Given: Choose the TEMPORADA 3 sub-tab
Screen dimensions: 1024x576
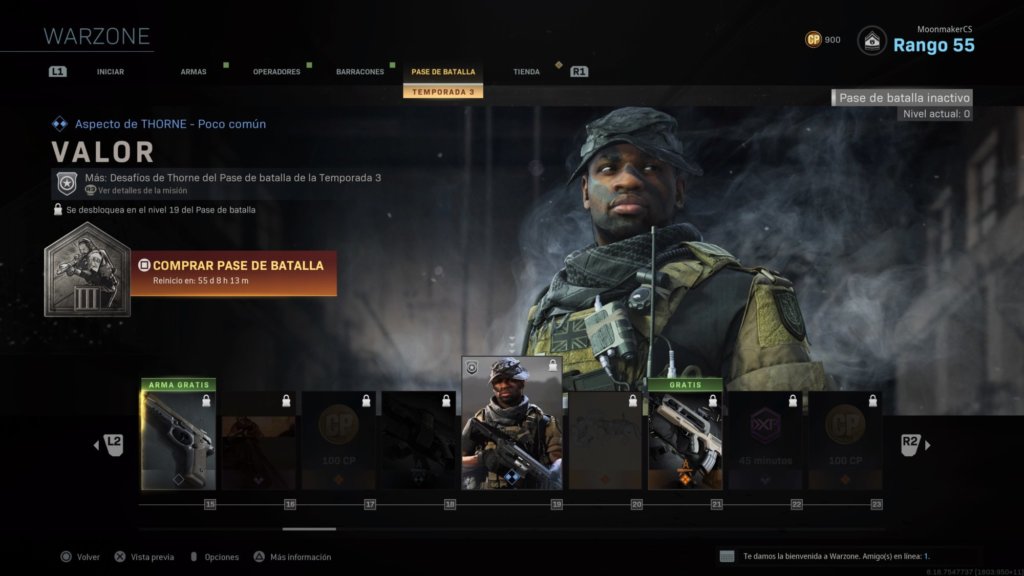Looking at the screenshot, I should (x=443, y=92).
